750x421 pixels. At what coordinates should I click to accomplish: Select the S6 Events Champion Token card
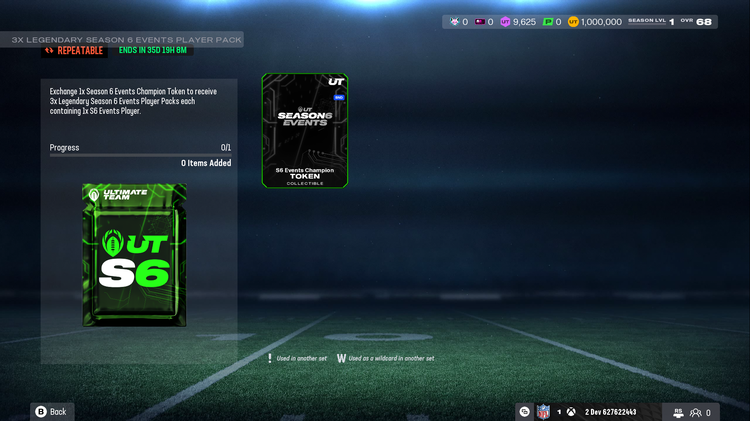pos(305,130)
